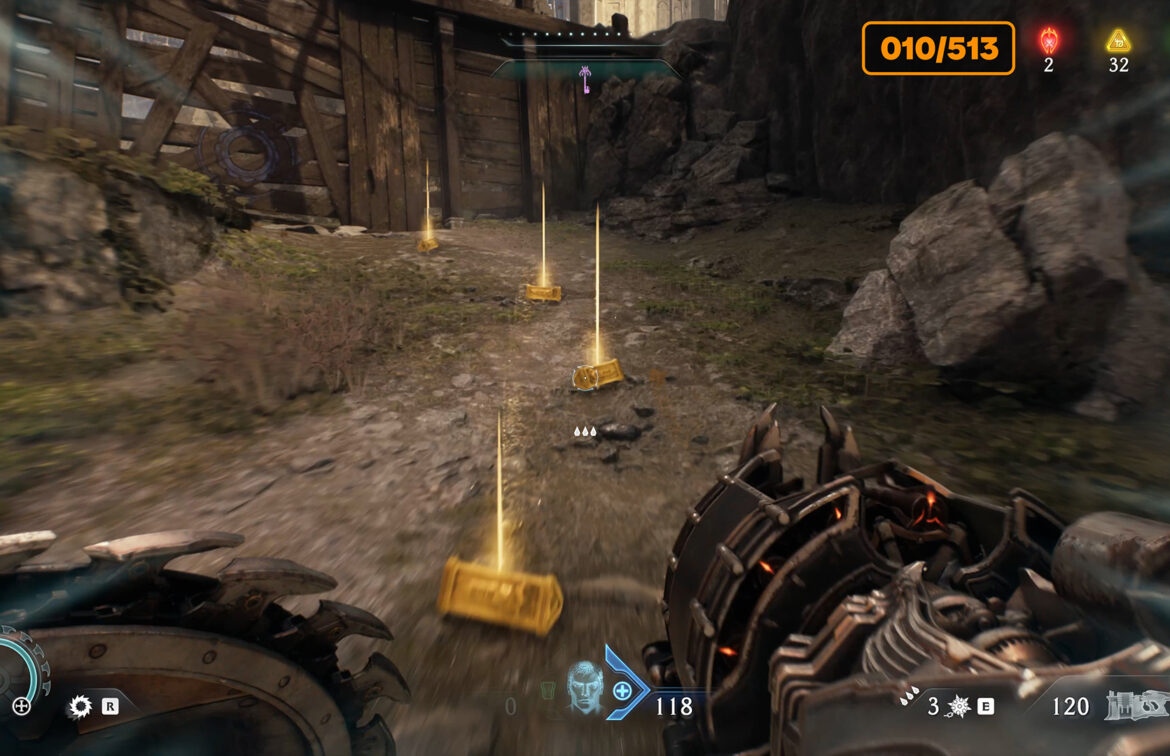Screen dimensions: 1170x756
Task: Click the blue health cross icon
Action: tap(622, 690)
